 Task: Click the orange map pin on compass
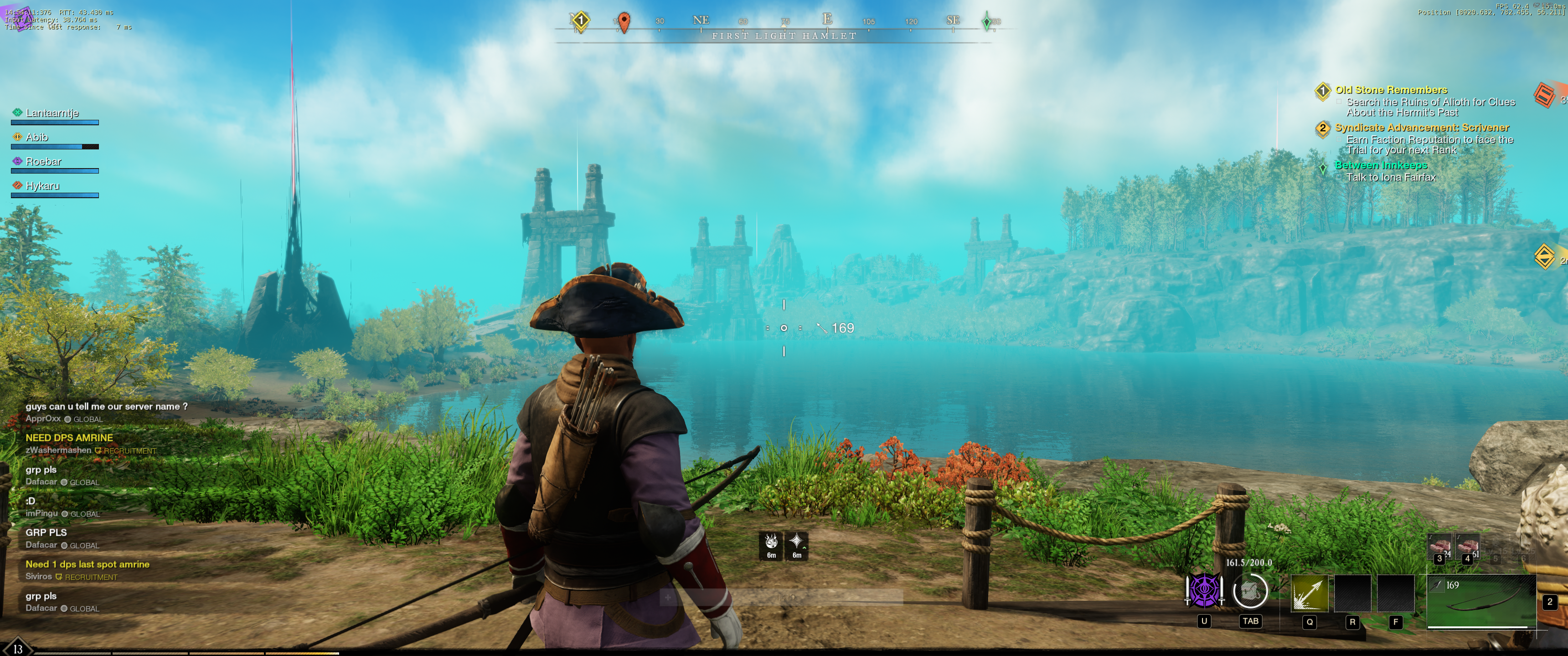tap(623, 22)
